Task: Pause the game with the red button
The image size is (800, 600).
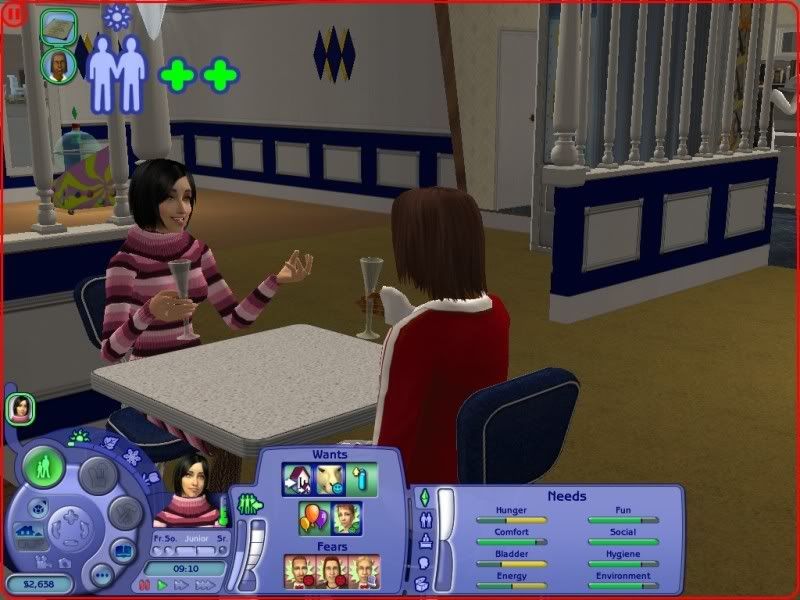Action: point(143,584)
